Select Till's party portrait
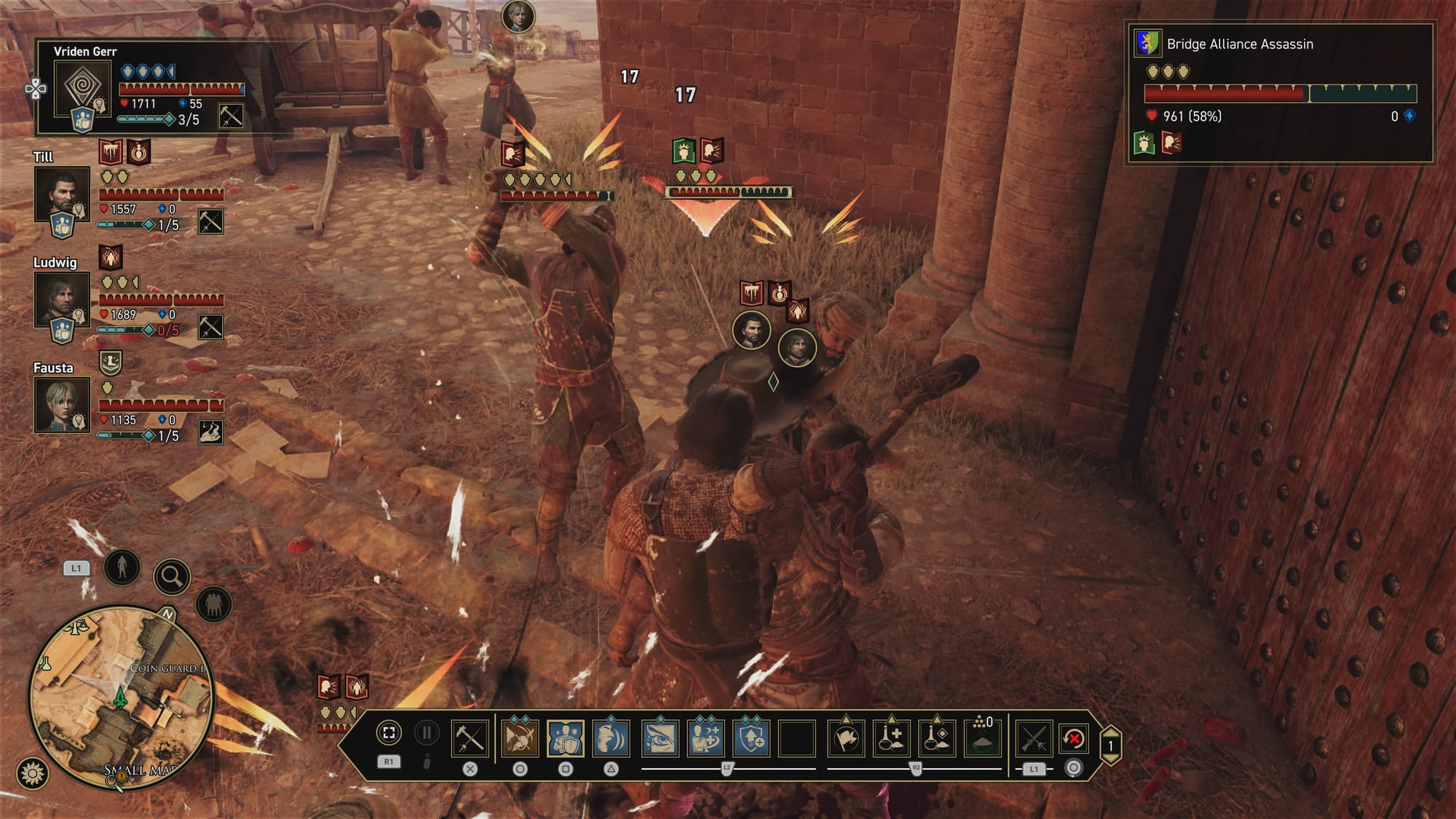Screen dimensions: 1456x819 point(62,194)
